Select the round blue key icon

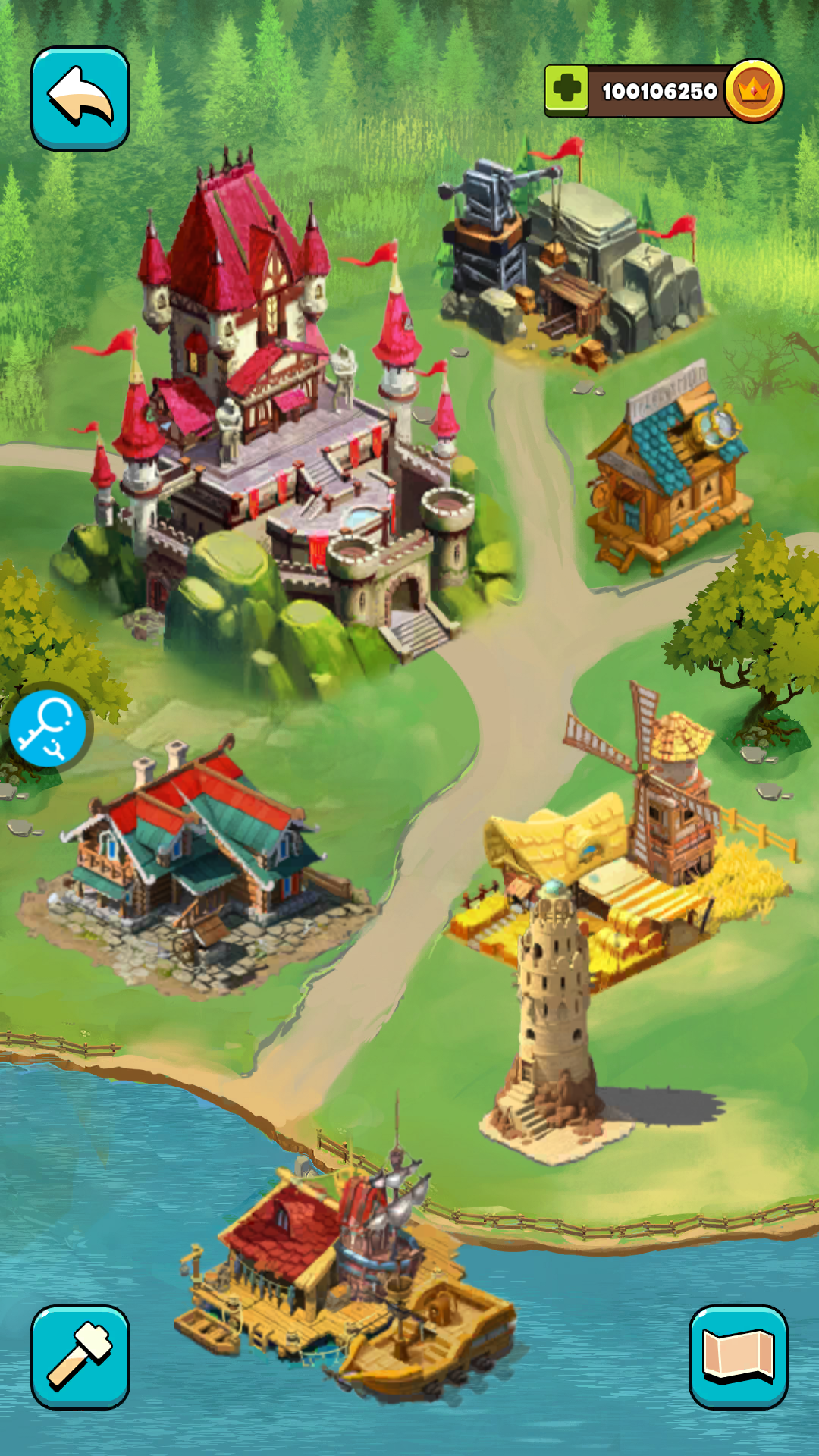coord(49,730)
